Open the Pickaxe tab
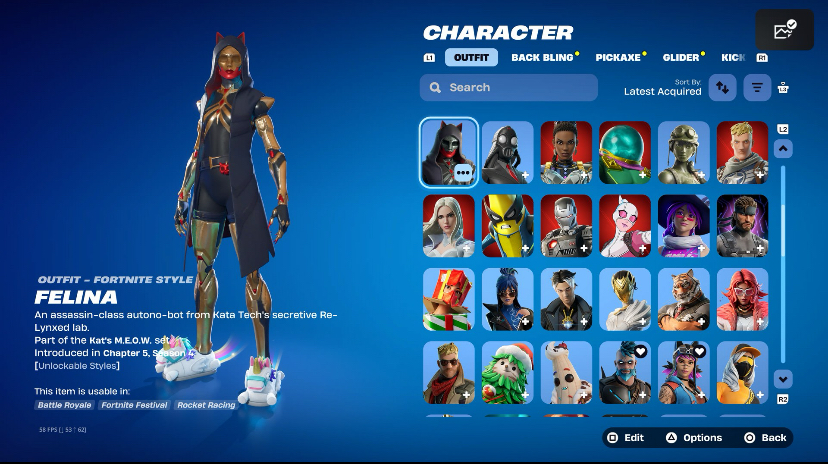Viewport: 828px width, 464px height. 618,57
